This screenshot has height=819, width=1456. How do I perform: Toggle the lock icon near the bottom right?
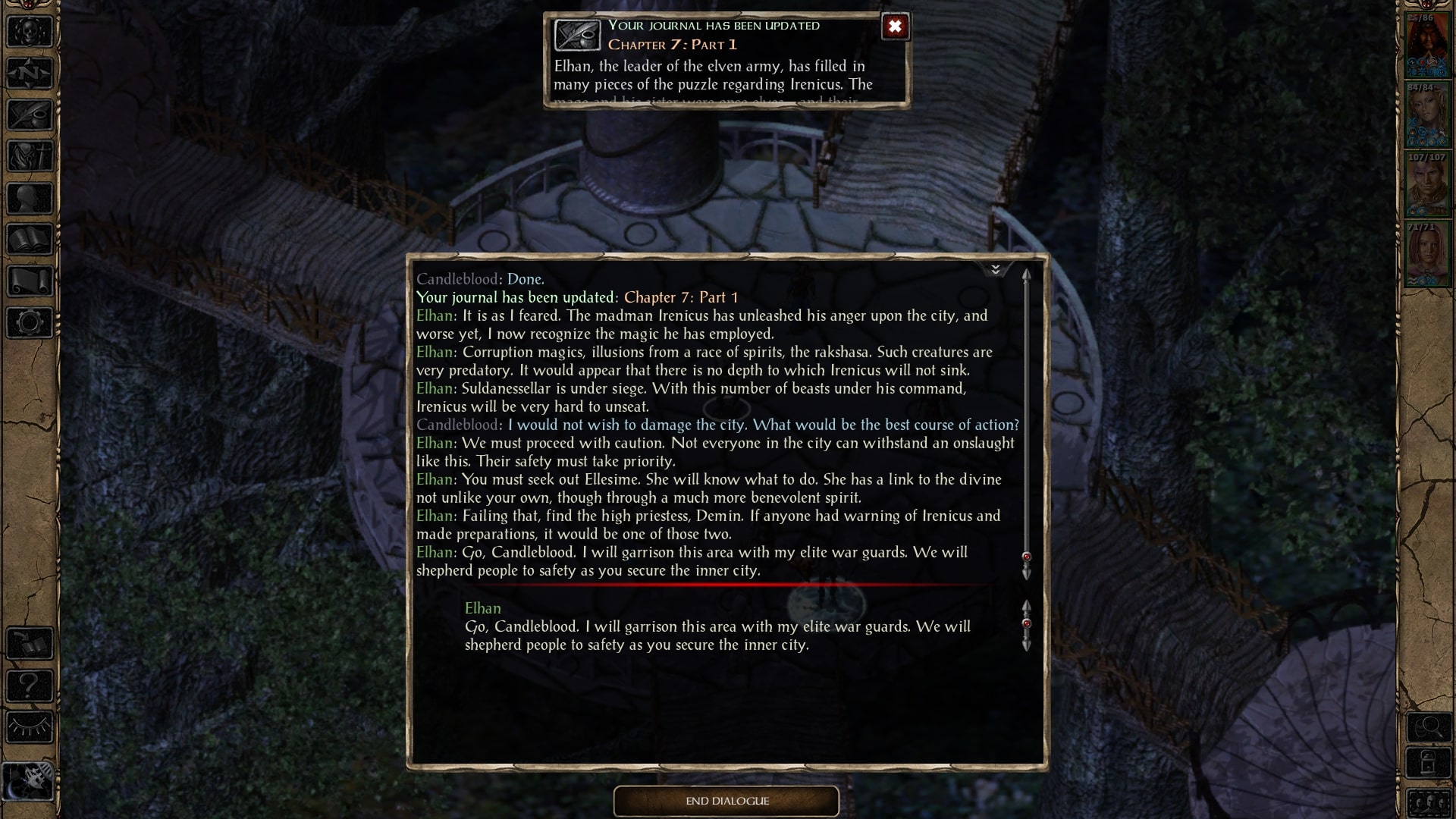pos(1429,761)
